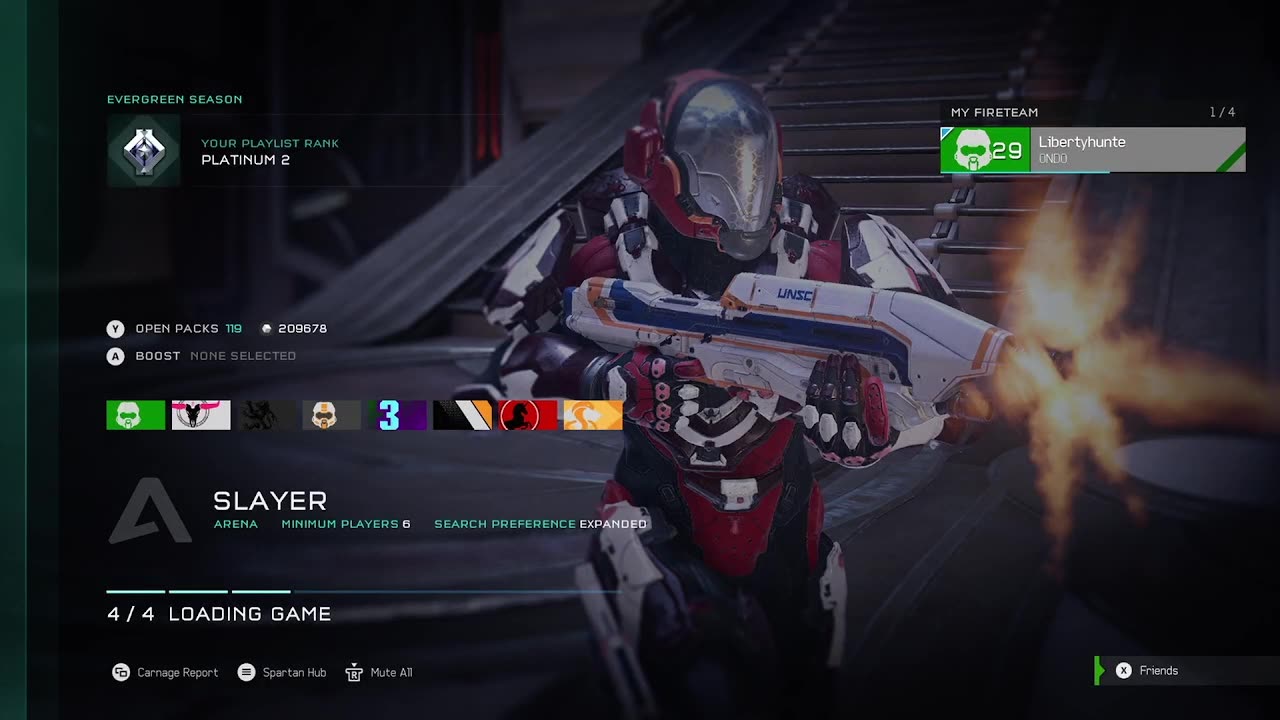Select the orange cobra emblem
1280x720 pixels.
593,415
